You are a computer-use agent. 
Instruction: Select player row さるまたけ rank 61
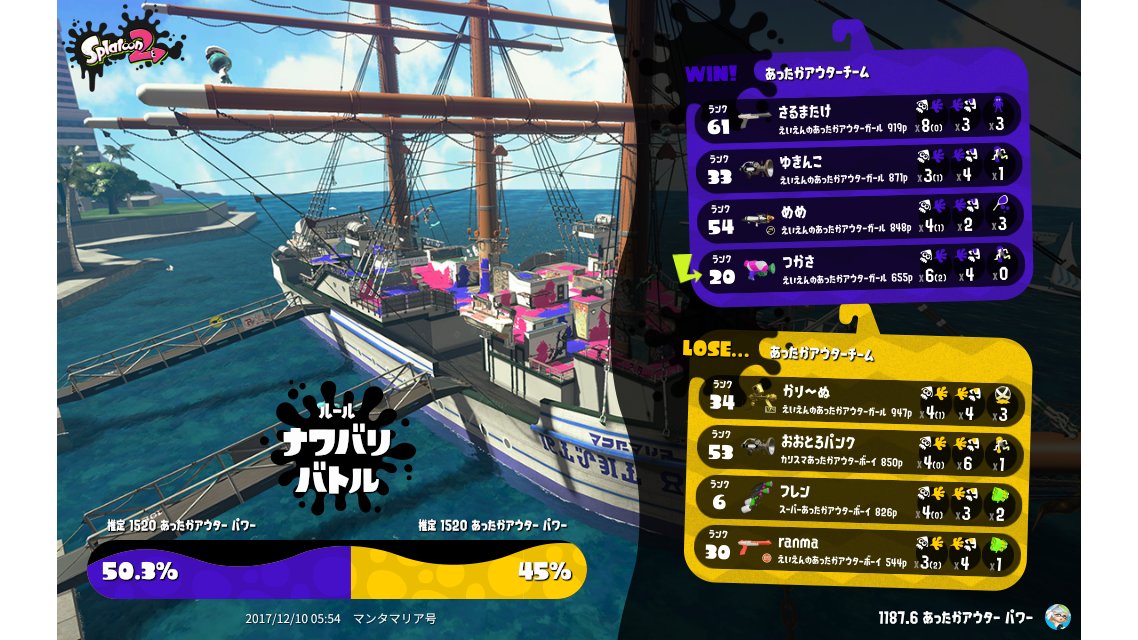point(860,118)
